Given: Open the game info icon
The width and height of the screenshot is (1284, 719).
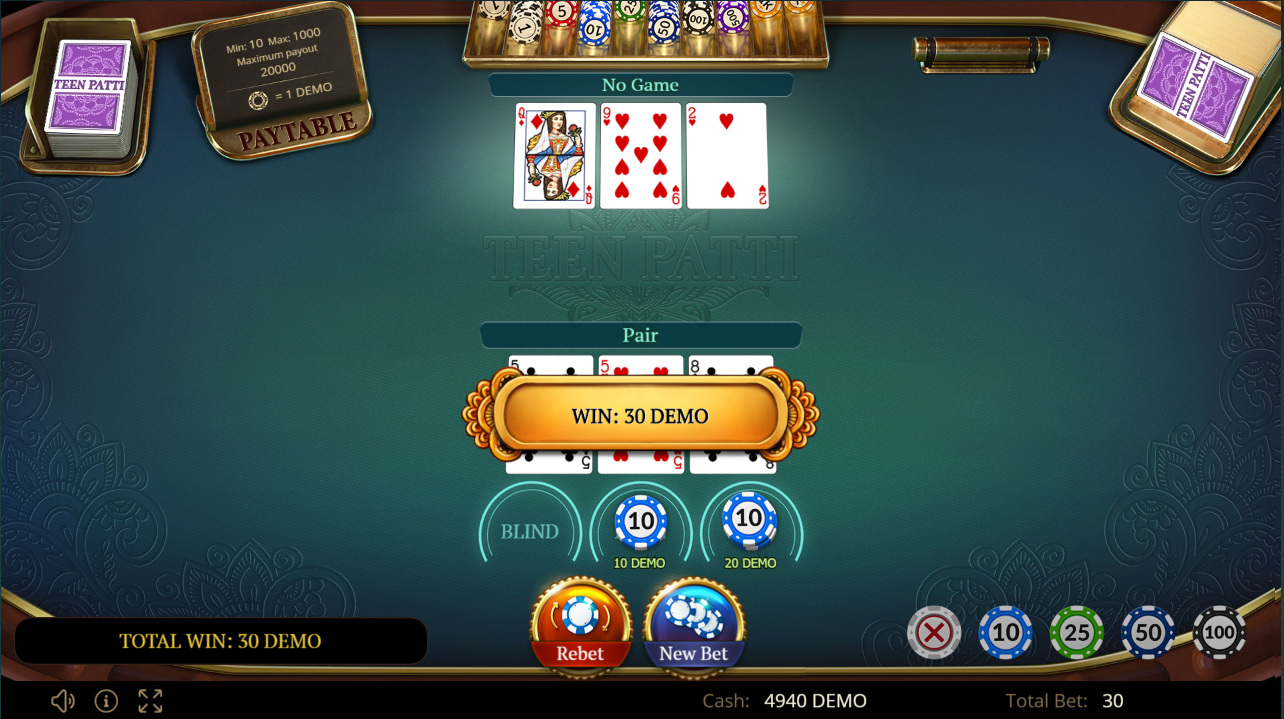Looking at the screenshot, I should pyautogui.click(x=106, y=701).
